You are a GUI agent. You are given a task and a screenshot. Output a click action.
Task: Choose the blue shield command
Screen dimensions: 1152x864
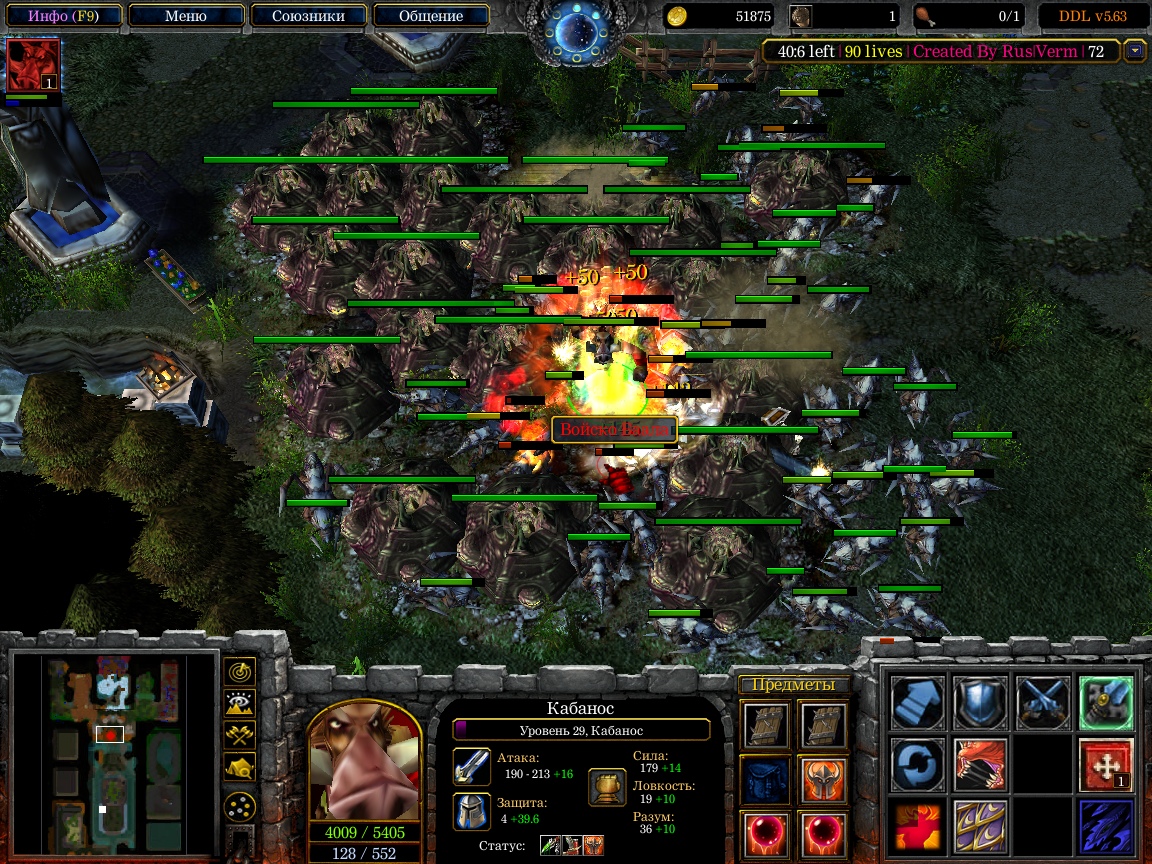pyautogui.click(x=980, y=701)
